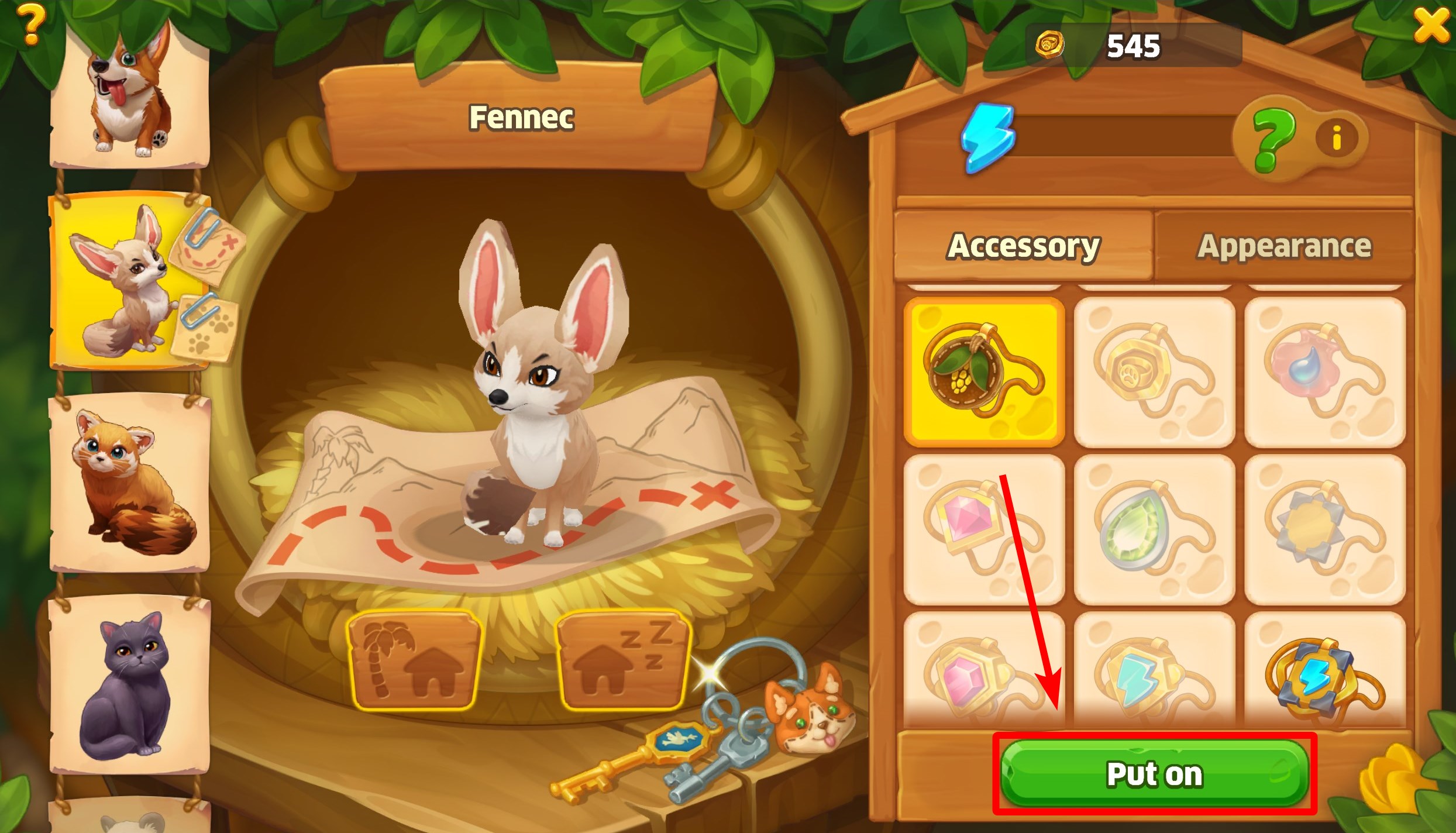
Task: Select the gold paw coin amulet
Action: [1154, 372]
